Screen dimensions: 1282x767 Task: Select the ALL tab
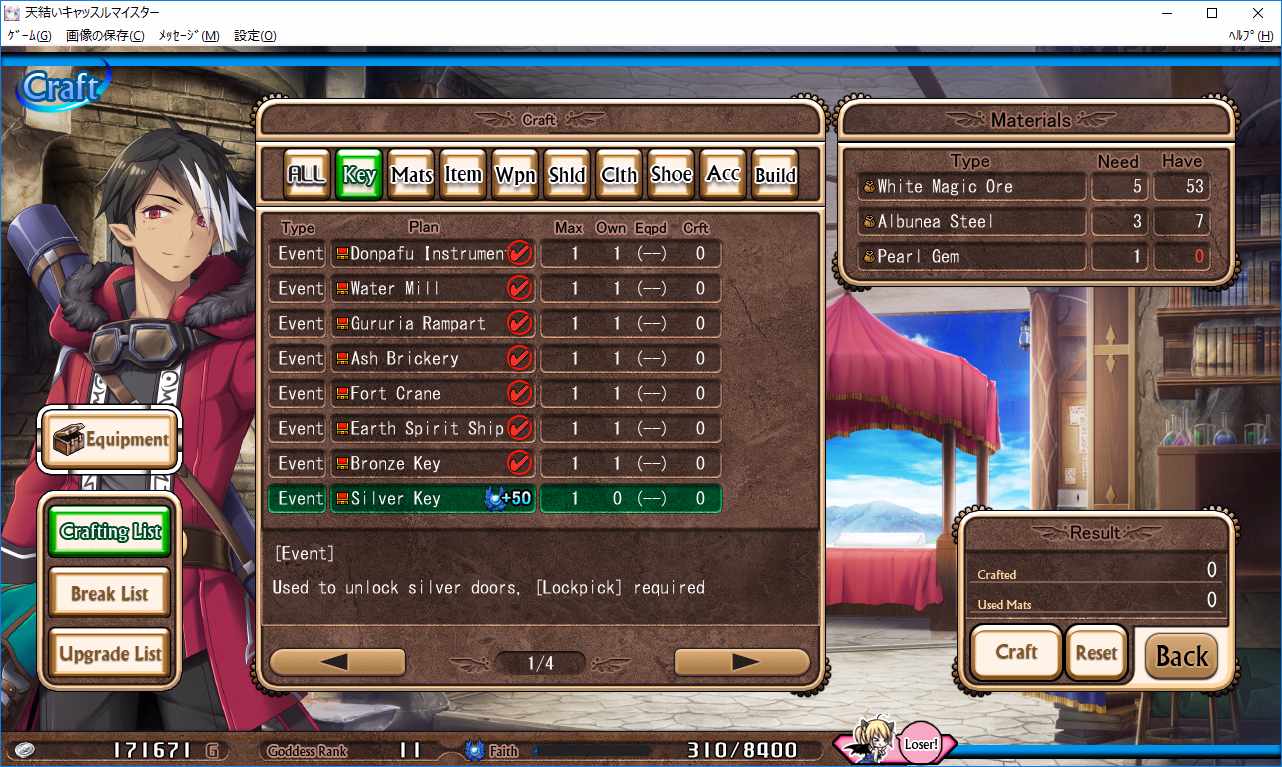click(305, 173)
